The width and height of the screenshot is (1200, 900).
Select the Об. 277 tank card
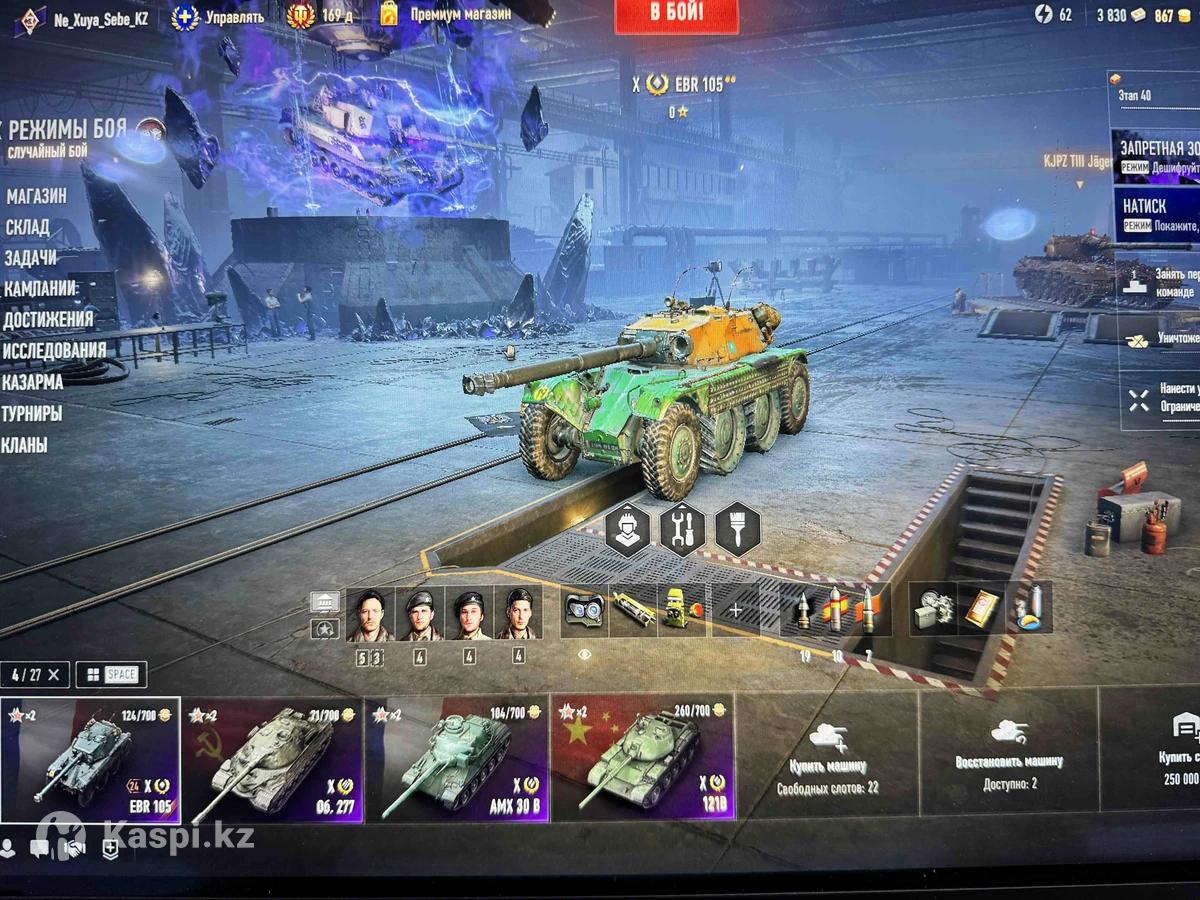click(x=272, y=760)
